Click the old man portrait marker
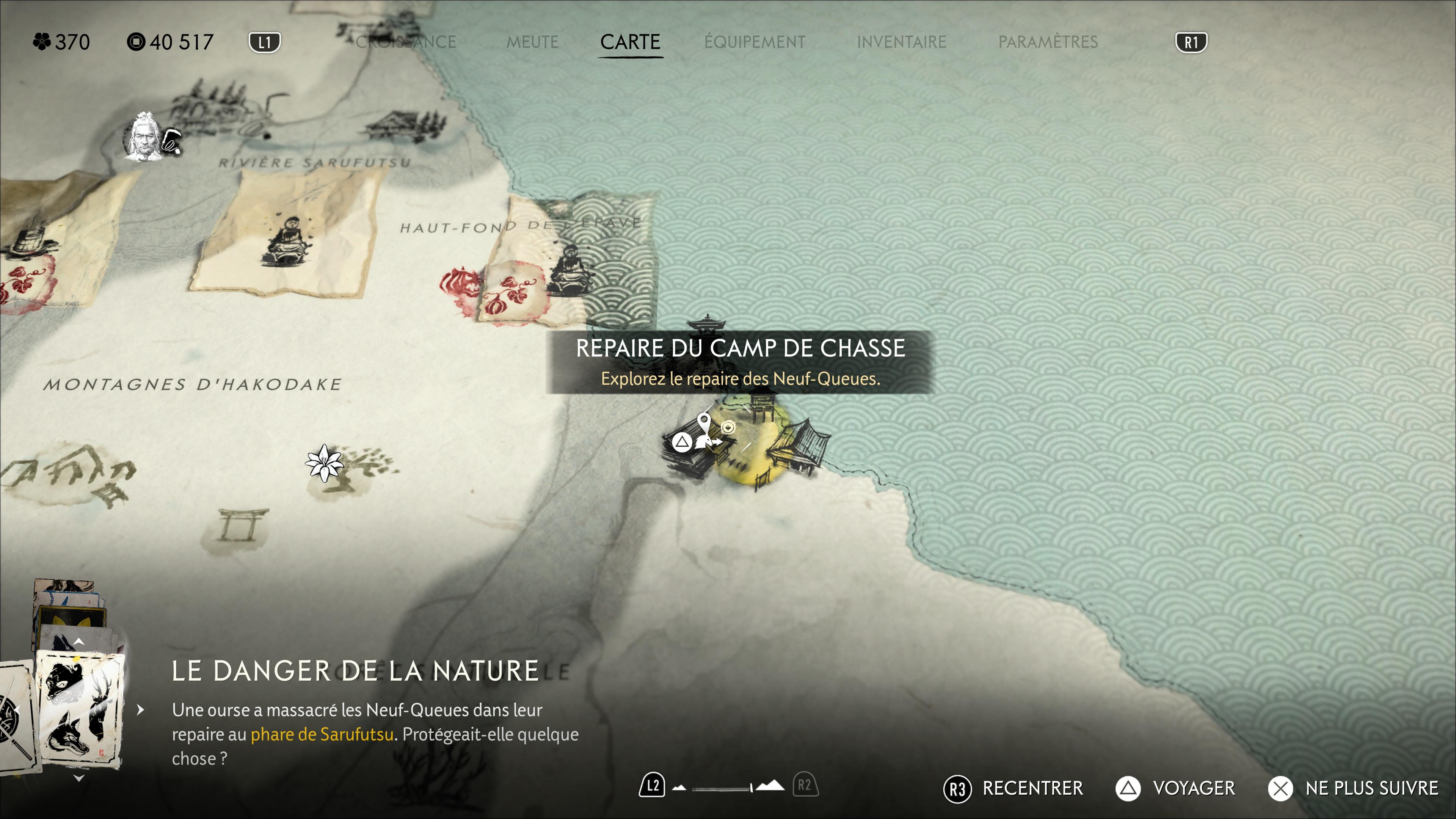Viewport: 1456px width, 819px height. click(x=143, y=137)
